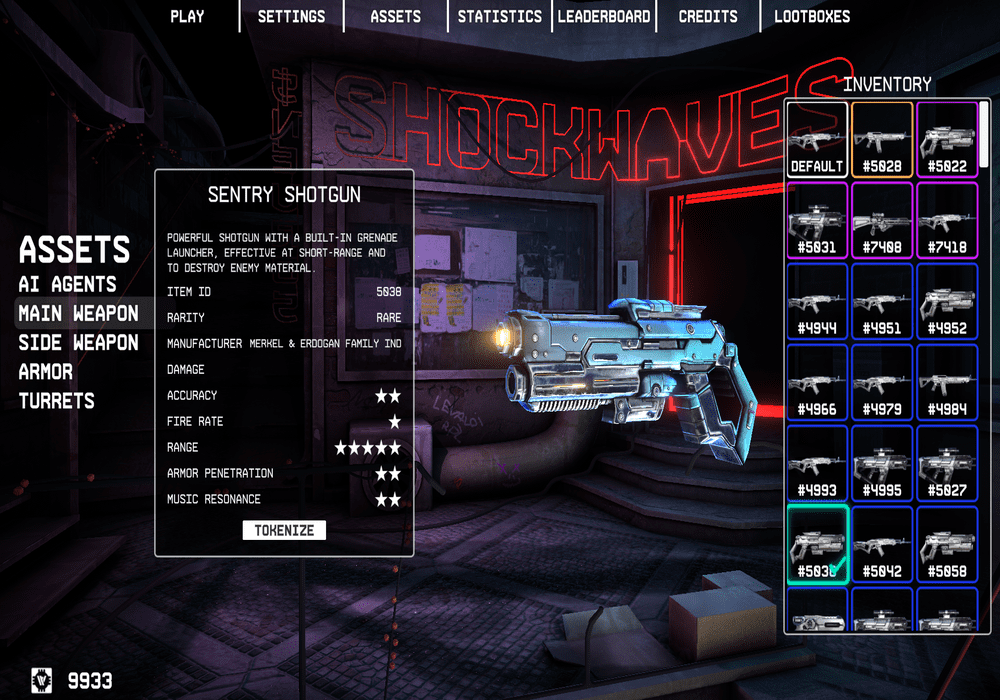Click inventory weapon #4944

pos(817,301)
